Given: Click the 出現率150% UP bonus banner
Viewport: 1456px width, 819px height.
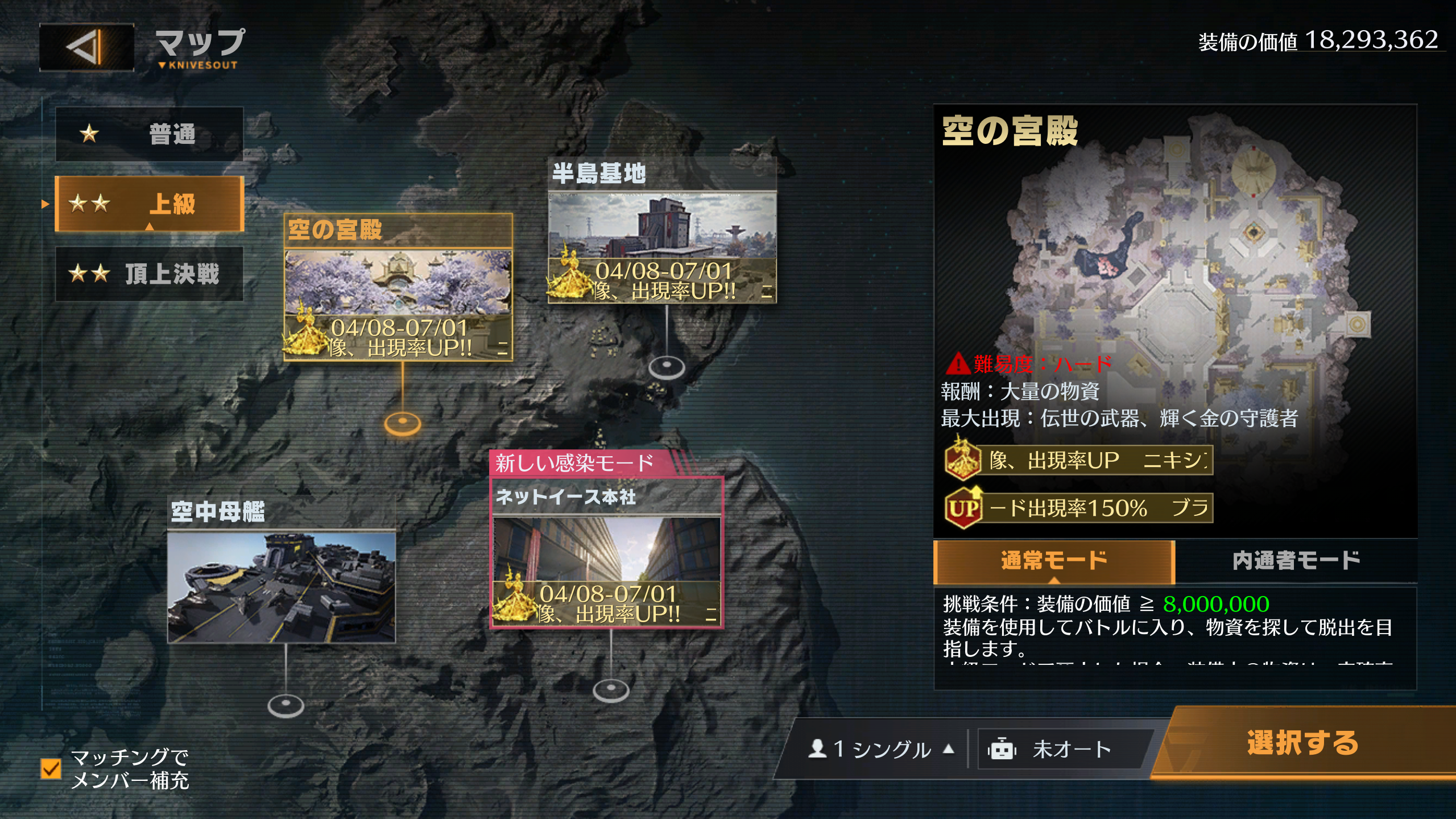Looking at the screenshot, I should (1079, 508).
